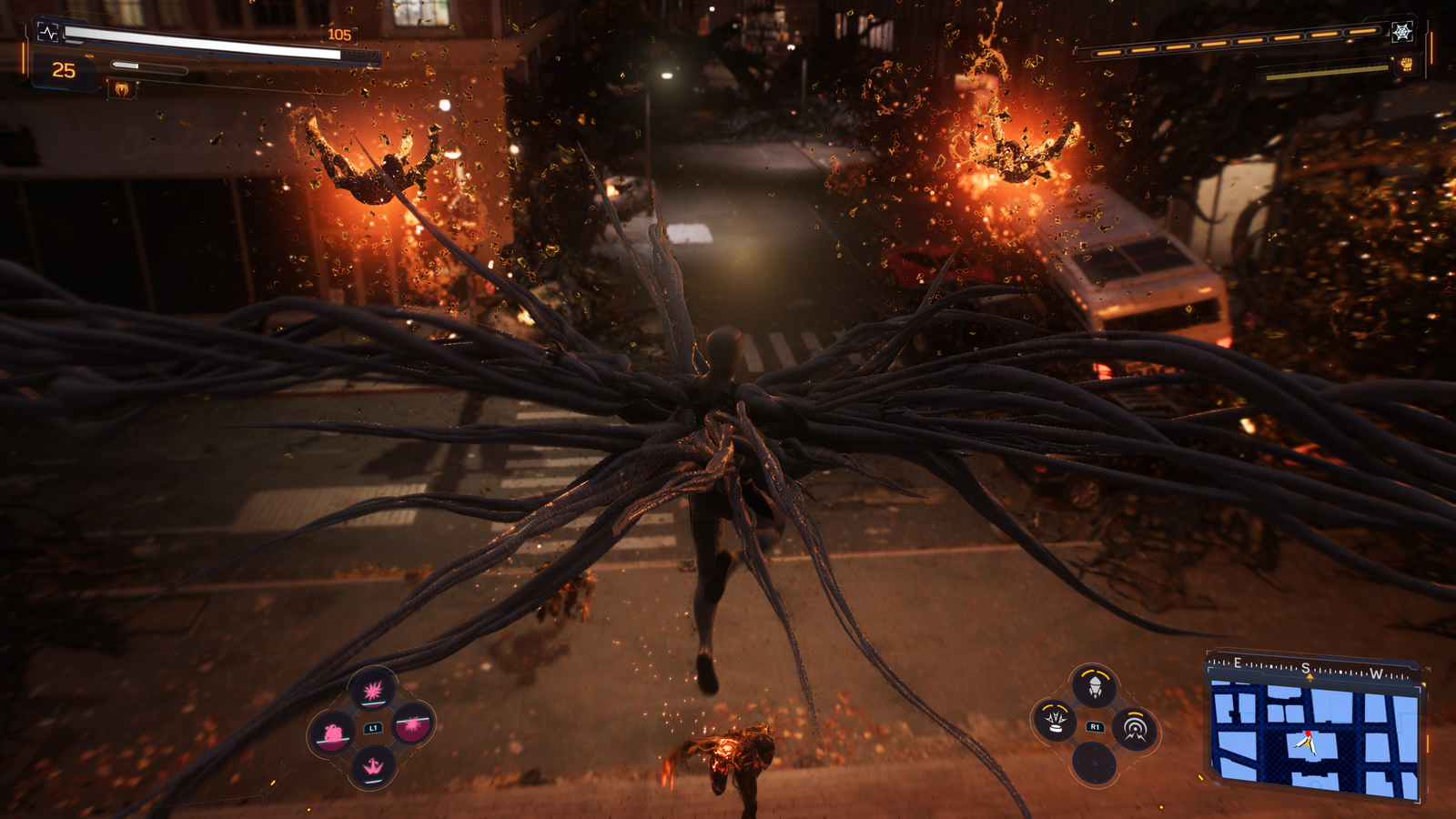Select the spike-trap puck gadget
This screenshot has height=819, width=1456.
(x=1056, y=721)
